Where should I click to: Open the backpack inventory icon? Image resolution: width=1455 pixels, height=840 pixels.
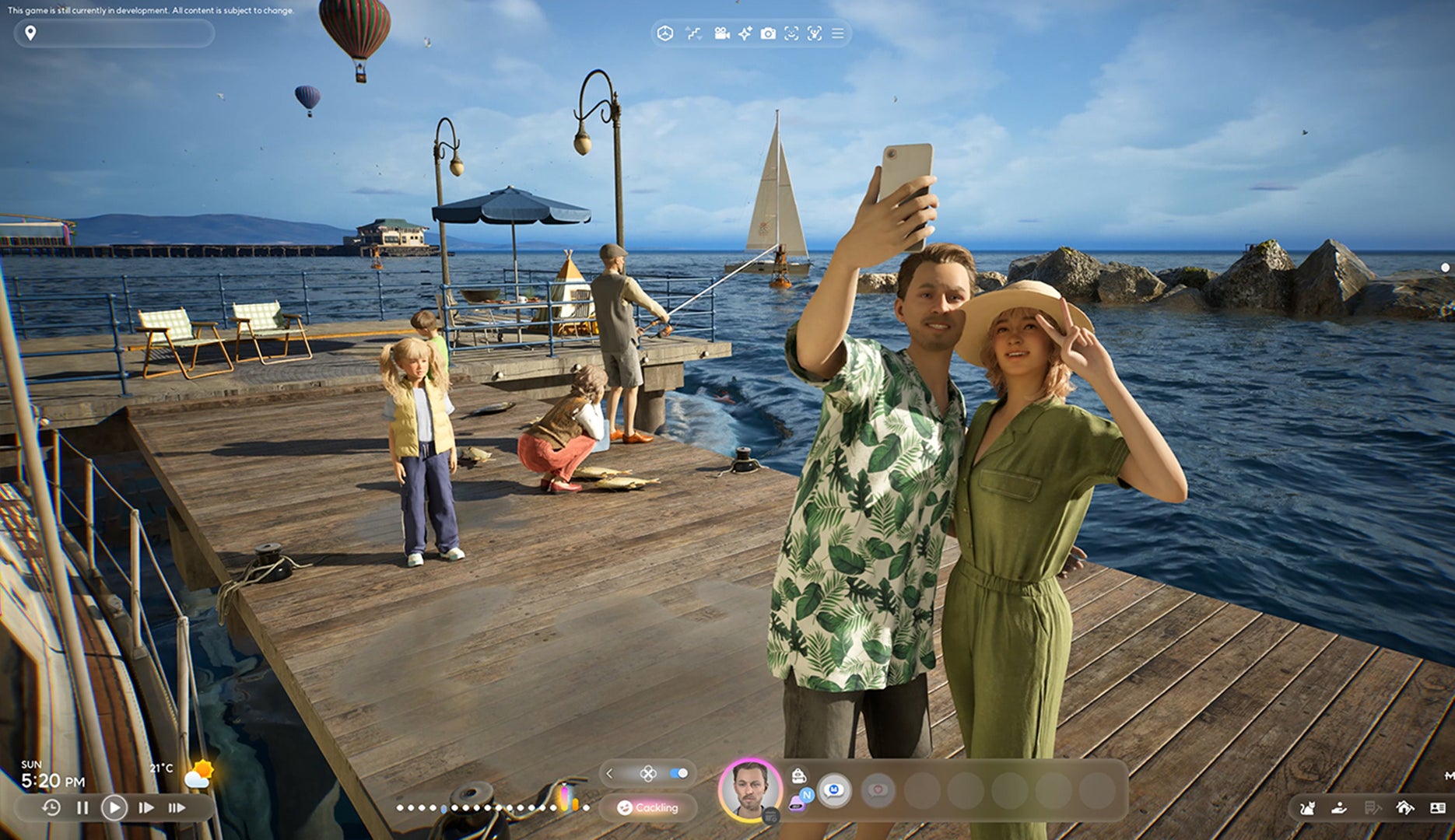point(798,775)
